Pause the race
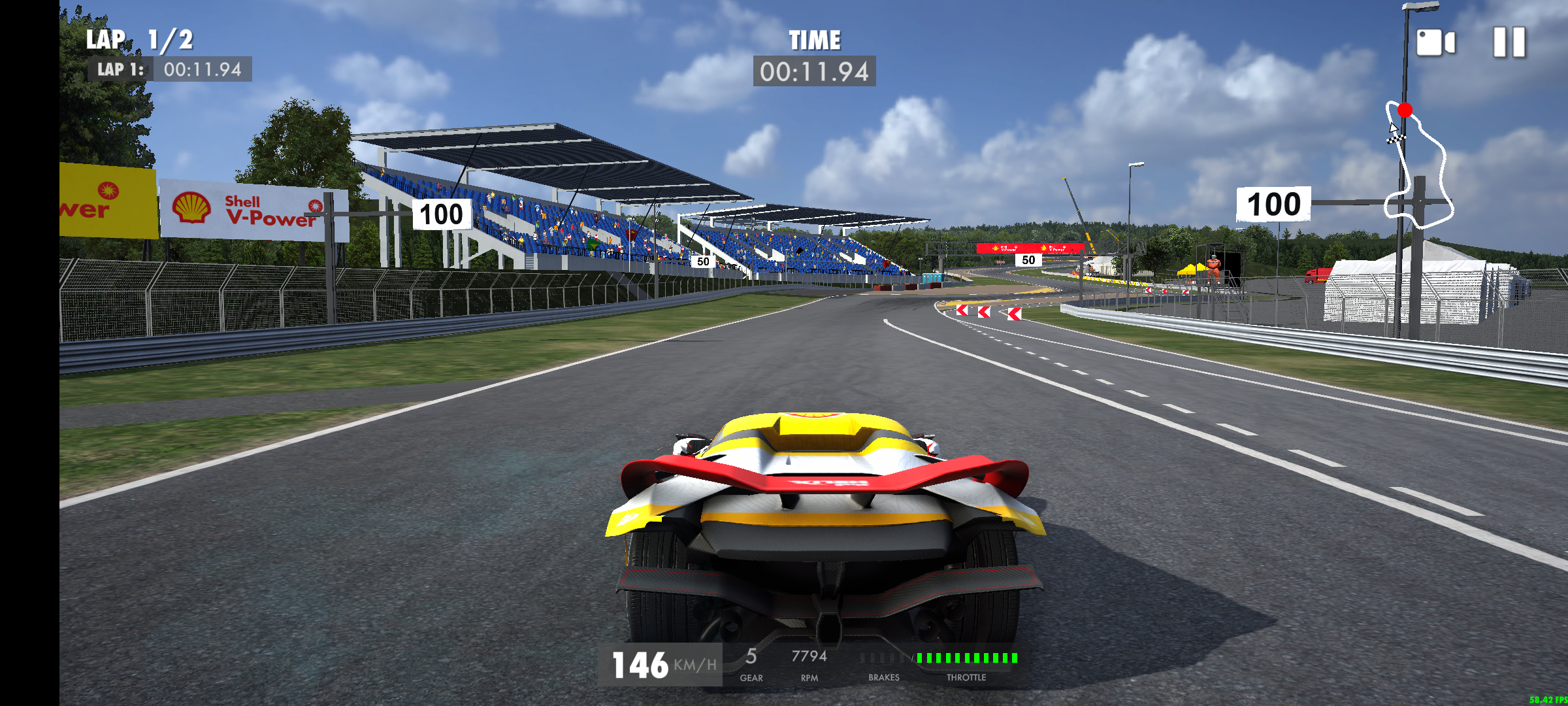 pyautogui.click(x=1509, y=43)
